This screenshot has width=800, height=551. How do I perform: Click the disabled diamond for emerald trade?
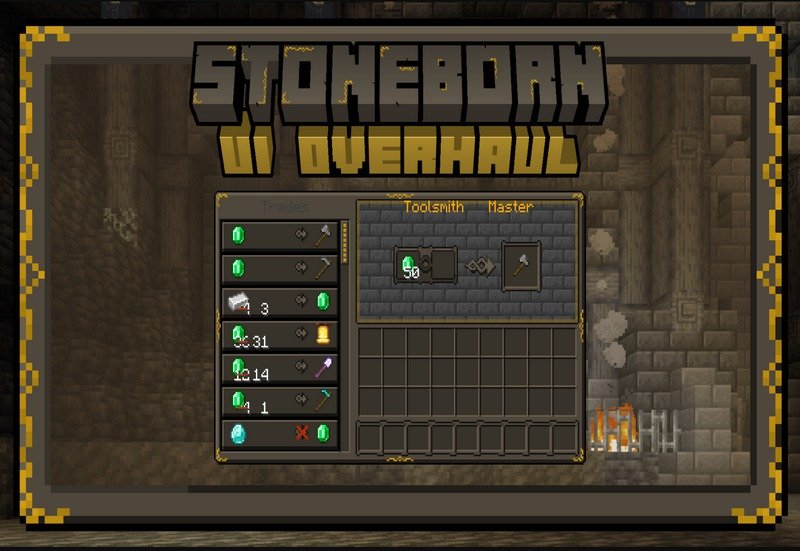pos(280,434)
